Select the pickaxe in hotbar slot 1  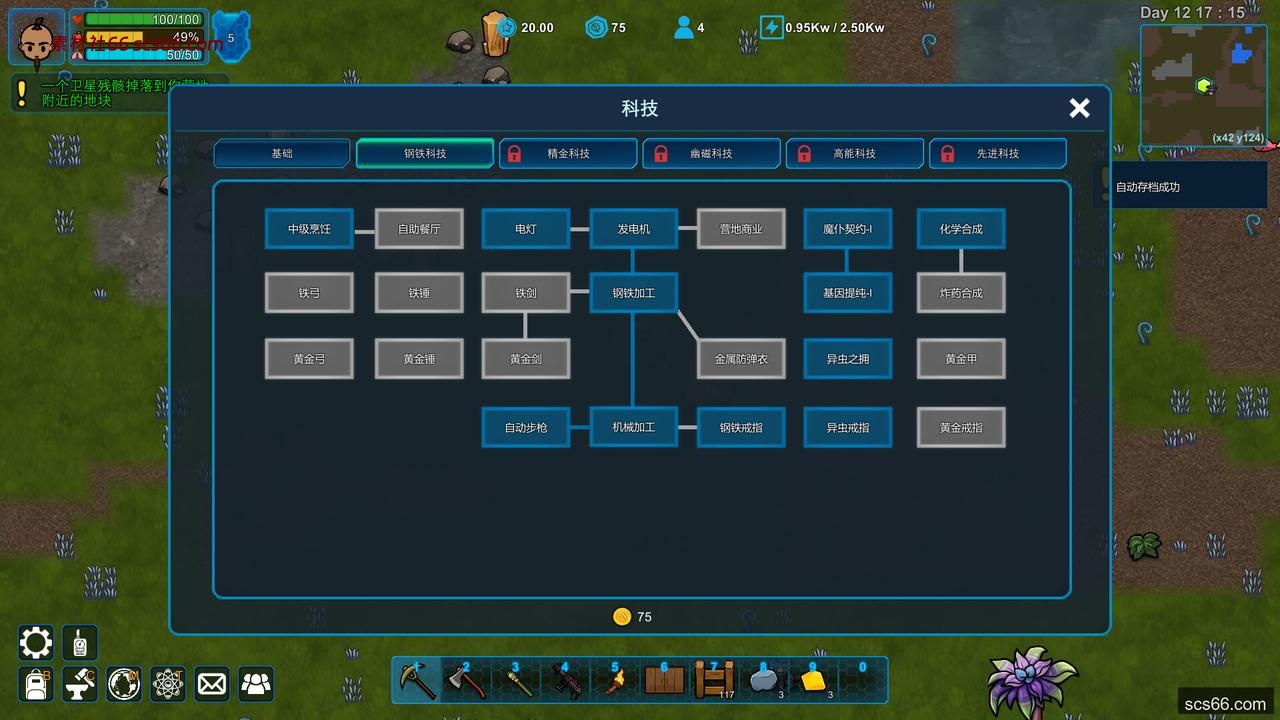[416, 680]
